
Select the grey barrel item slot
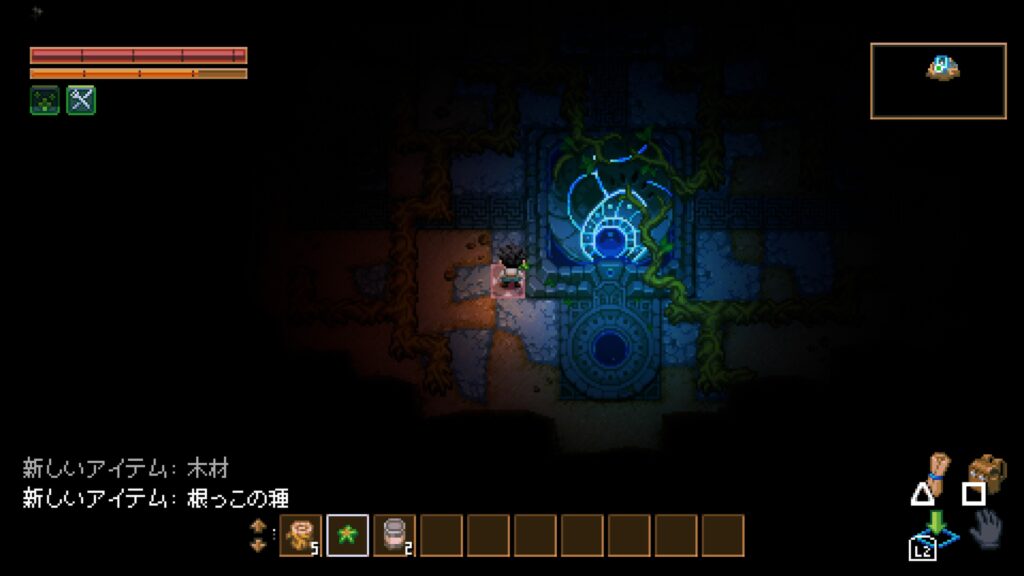(394, 535)
